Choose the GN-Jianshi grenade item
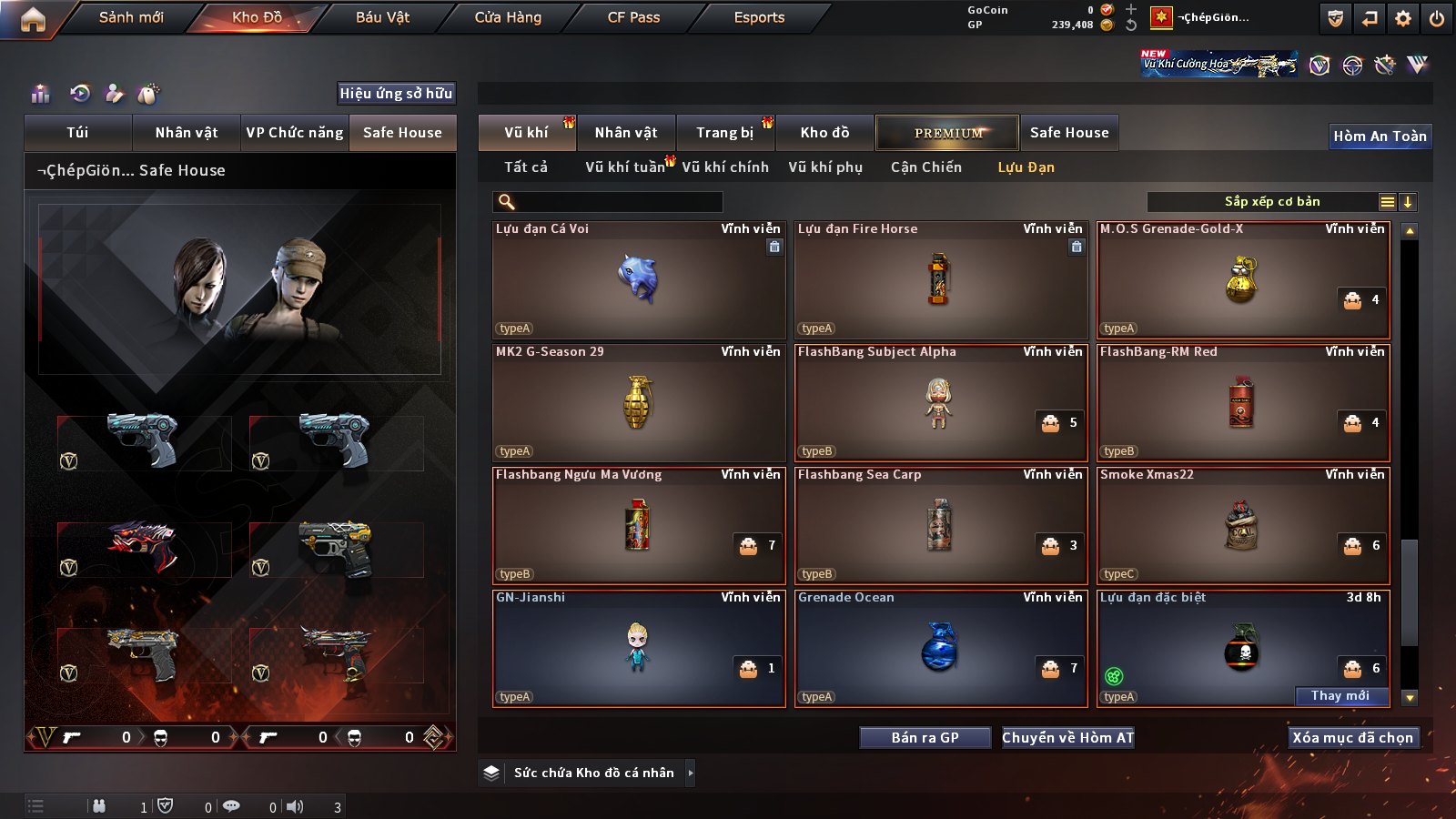Image resolution: width=1456 pixels, height=819 pixels. (639, 649)
